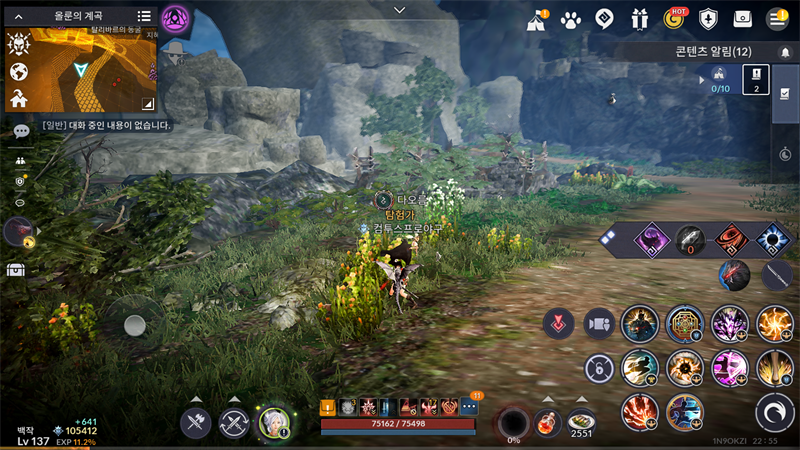The height and width of the screenshot is (450, 800).
Task: Use the red health potion
Action: point(546,422)
